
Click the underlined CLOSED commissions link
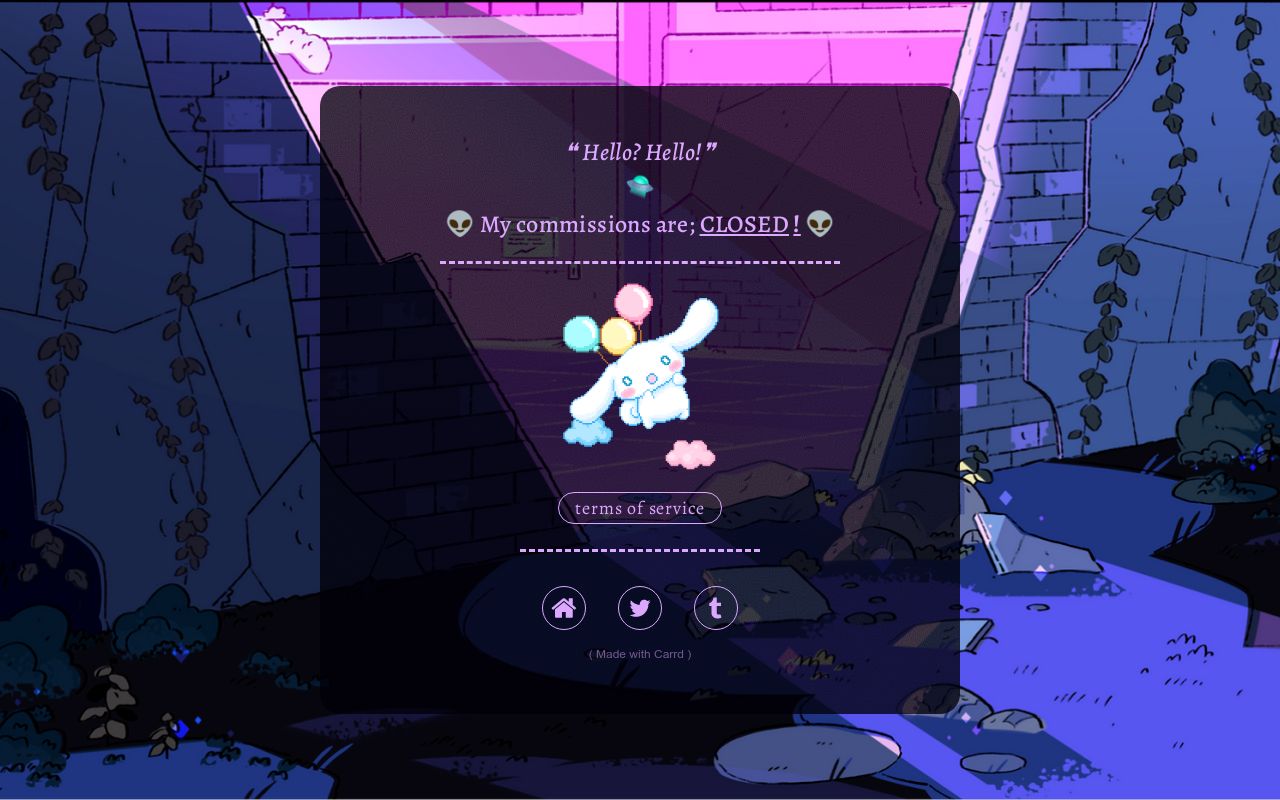click(x=745, y=224)
